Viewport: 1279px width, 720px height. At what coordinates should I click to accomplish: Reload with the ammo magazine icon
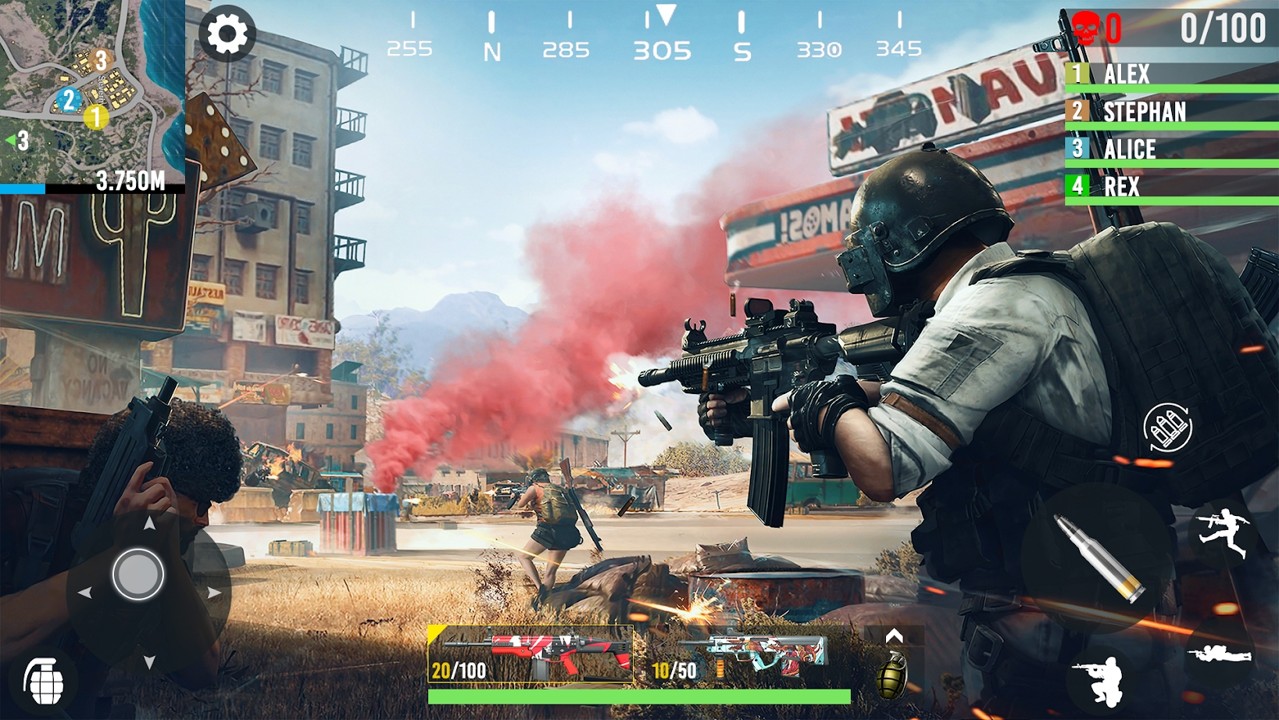[x=1168, y=429]
